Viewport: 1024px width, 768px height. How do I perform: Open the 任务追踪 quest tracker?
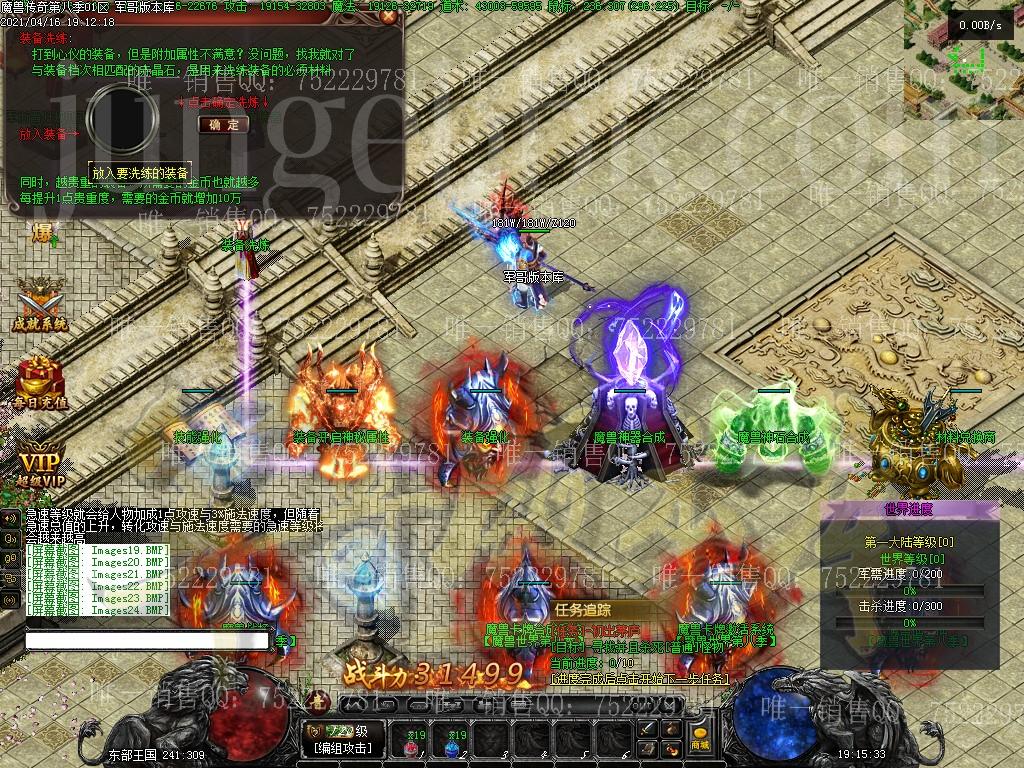click(583, 609)
